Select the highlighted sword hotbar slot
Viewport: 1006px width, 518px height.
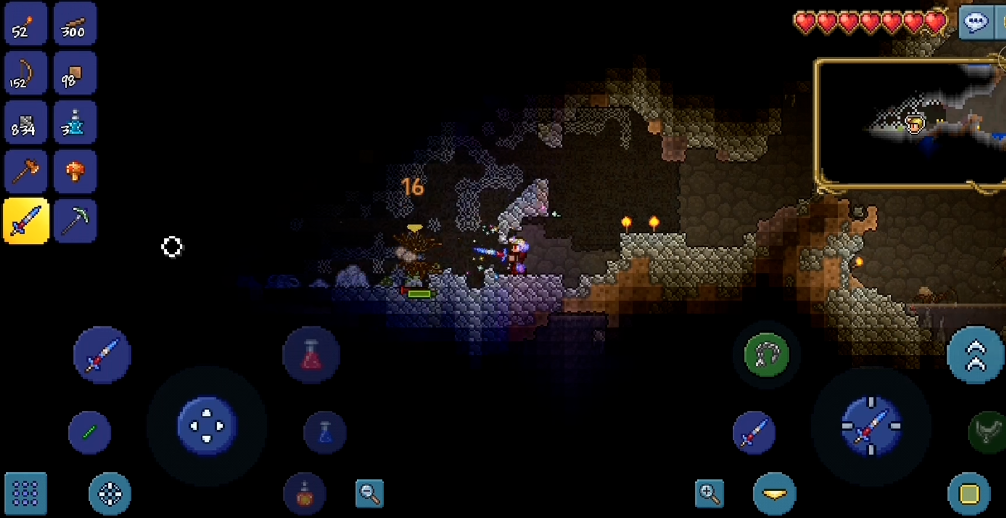26,220
